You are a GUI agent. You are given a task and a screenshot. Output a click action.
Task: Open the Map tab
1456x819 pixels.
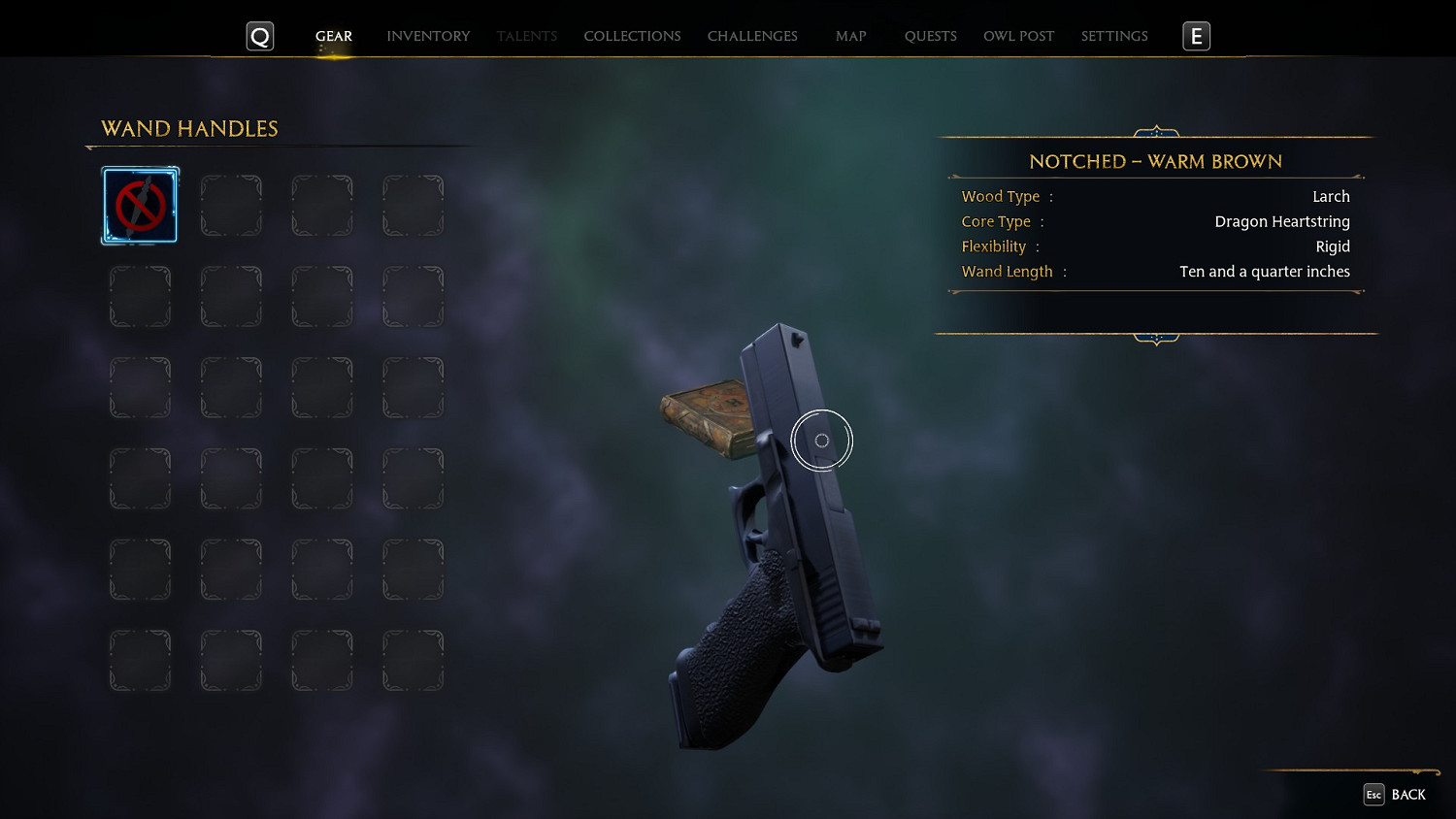point(850,36)
